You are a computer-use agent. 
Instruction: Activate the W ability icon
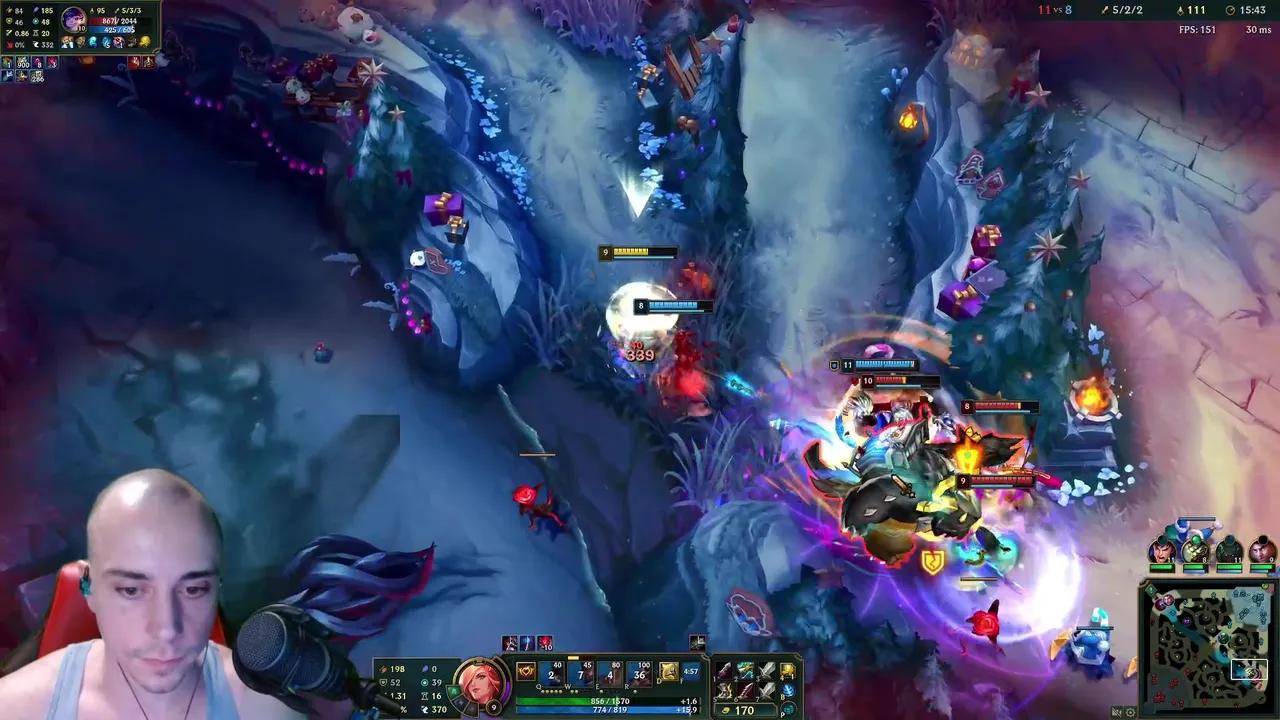tap(582, 670)
